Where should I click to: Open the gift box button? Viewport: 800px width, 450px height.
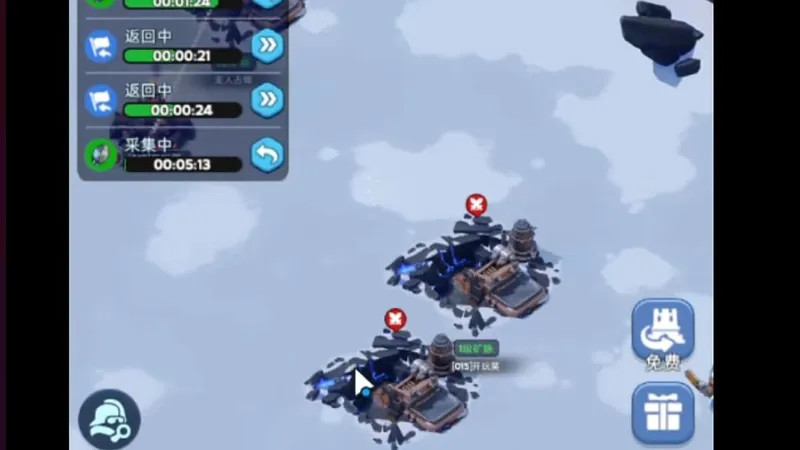tap(662, 412)
